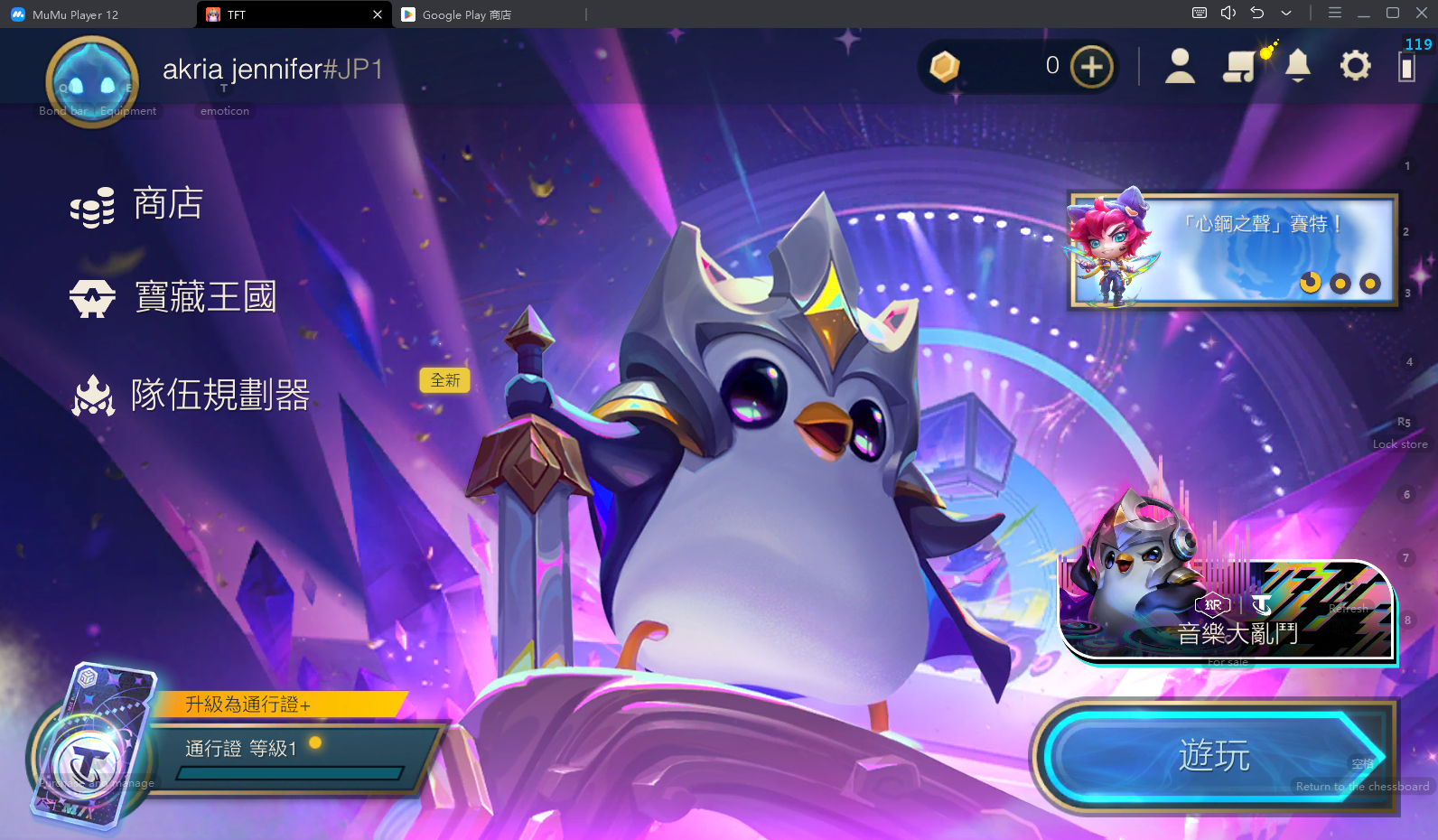Switch to the Google Play 商店 tab
1438x840 pixels.
(465, 14)
